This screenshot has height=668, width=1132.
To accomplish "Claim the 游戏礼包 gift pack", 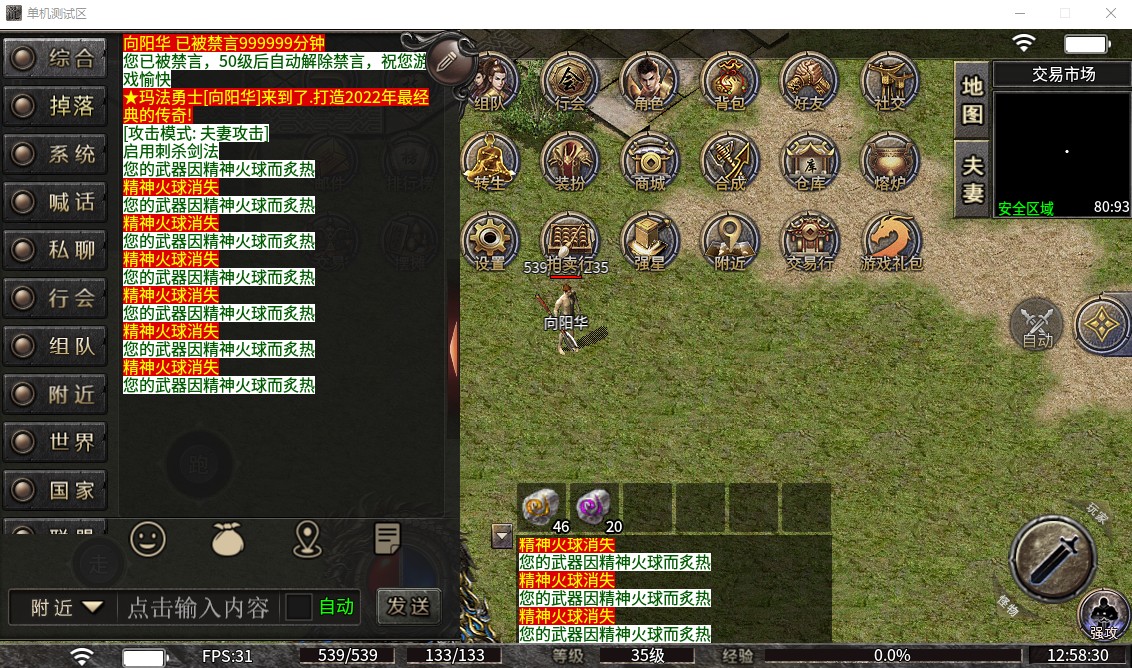I will tap(891, 241).
